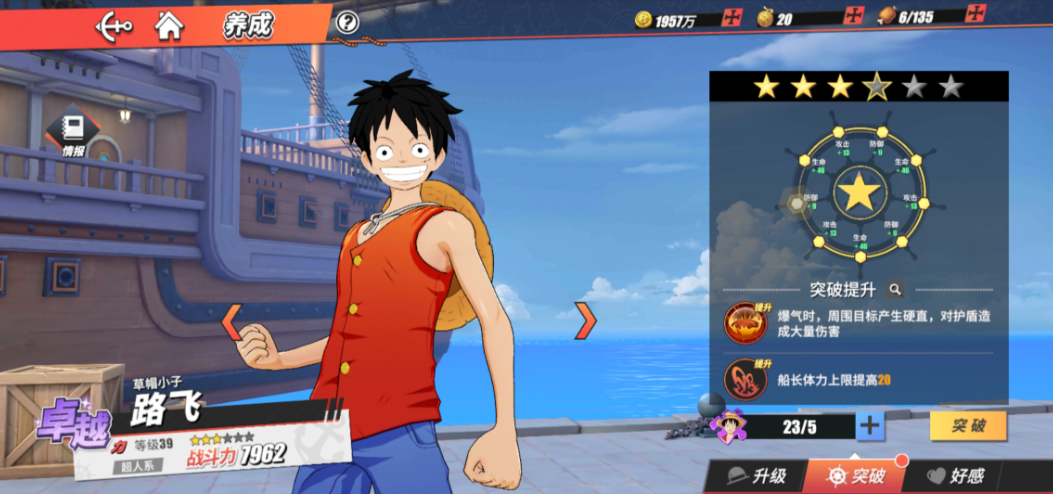
Task: View the burst stagger skill upgrade icon
Action: point(745,322)
